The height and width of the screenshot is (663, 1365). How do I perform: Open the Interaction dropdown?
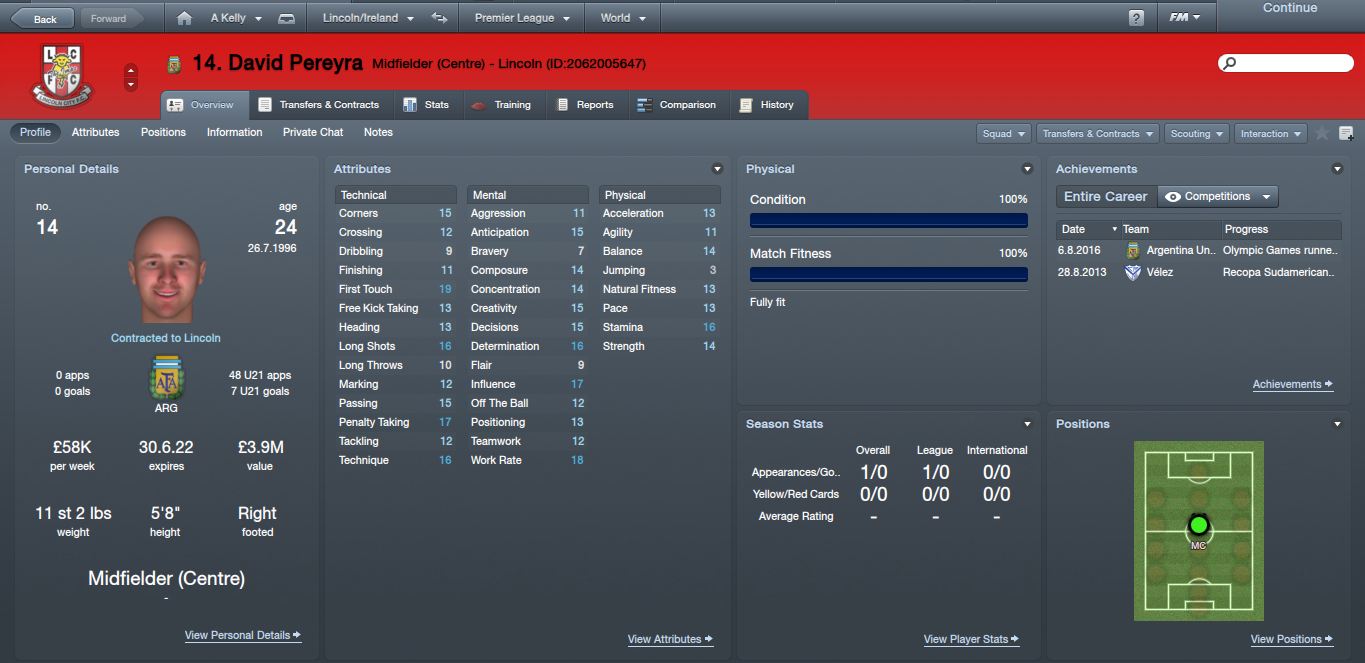[1271, 134]
